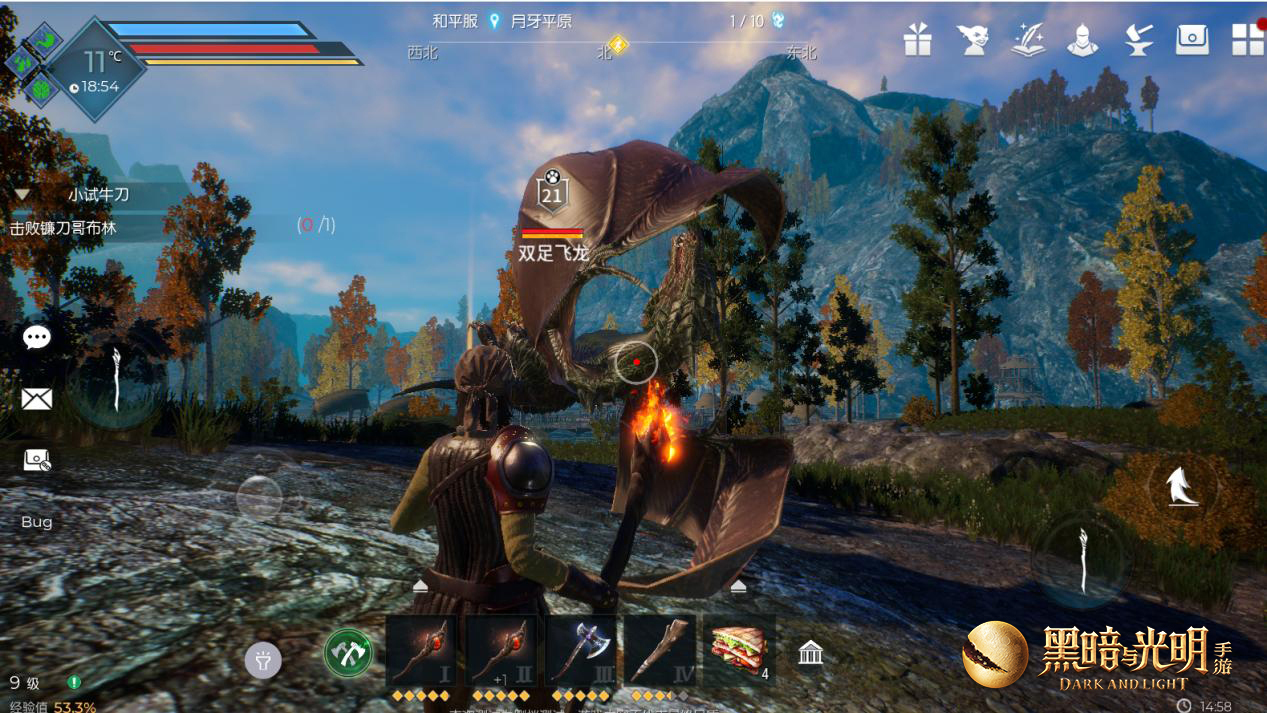Collapse the 小试牛刀 quest tracker
Viewport: 1267px width, 713px height.
(21, 195)
